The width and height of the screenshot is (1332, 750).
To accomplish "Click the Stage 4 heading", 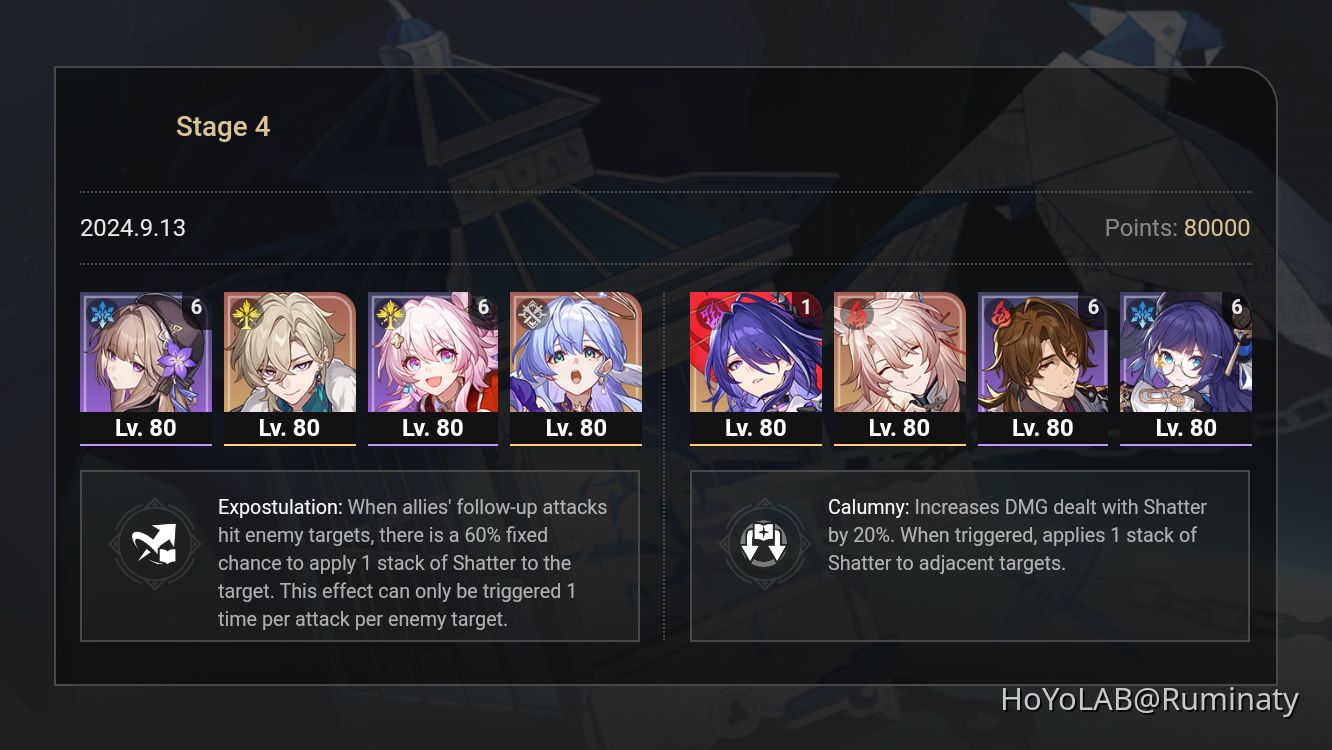I will (223, 126).
